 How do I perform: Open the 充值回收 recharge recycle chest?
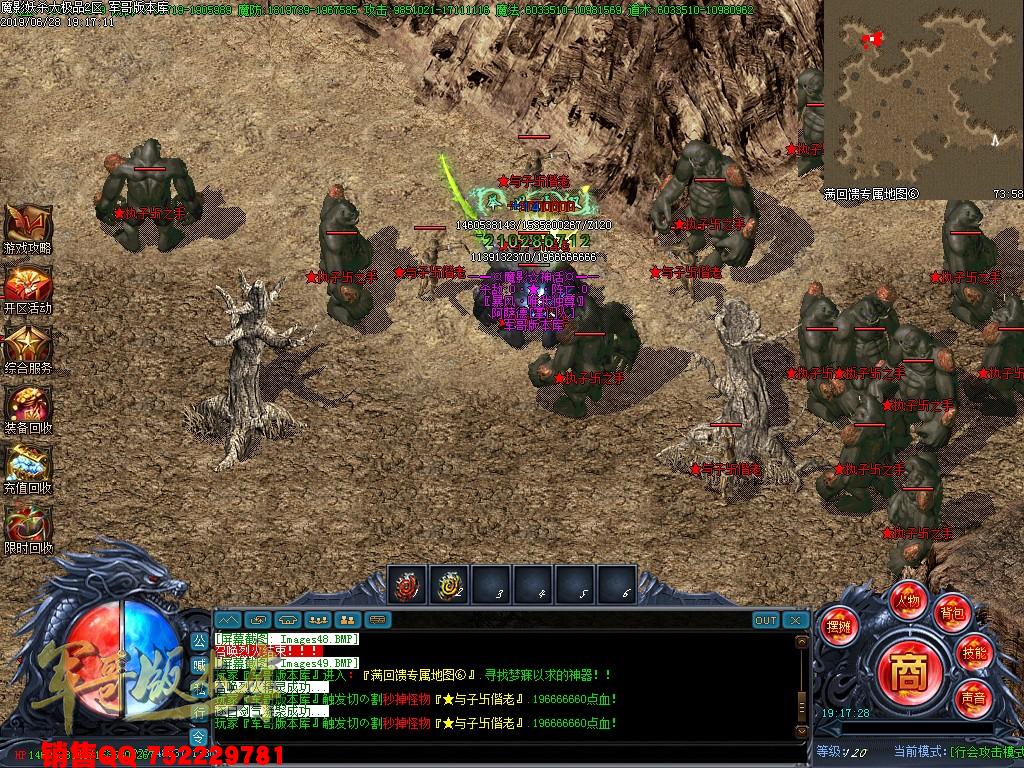[27, 464]
